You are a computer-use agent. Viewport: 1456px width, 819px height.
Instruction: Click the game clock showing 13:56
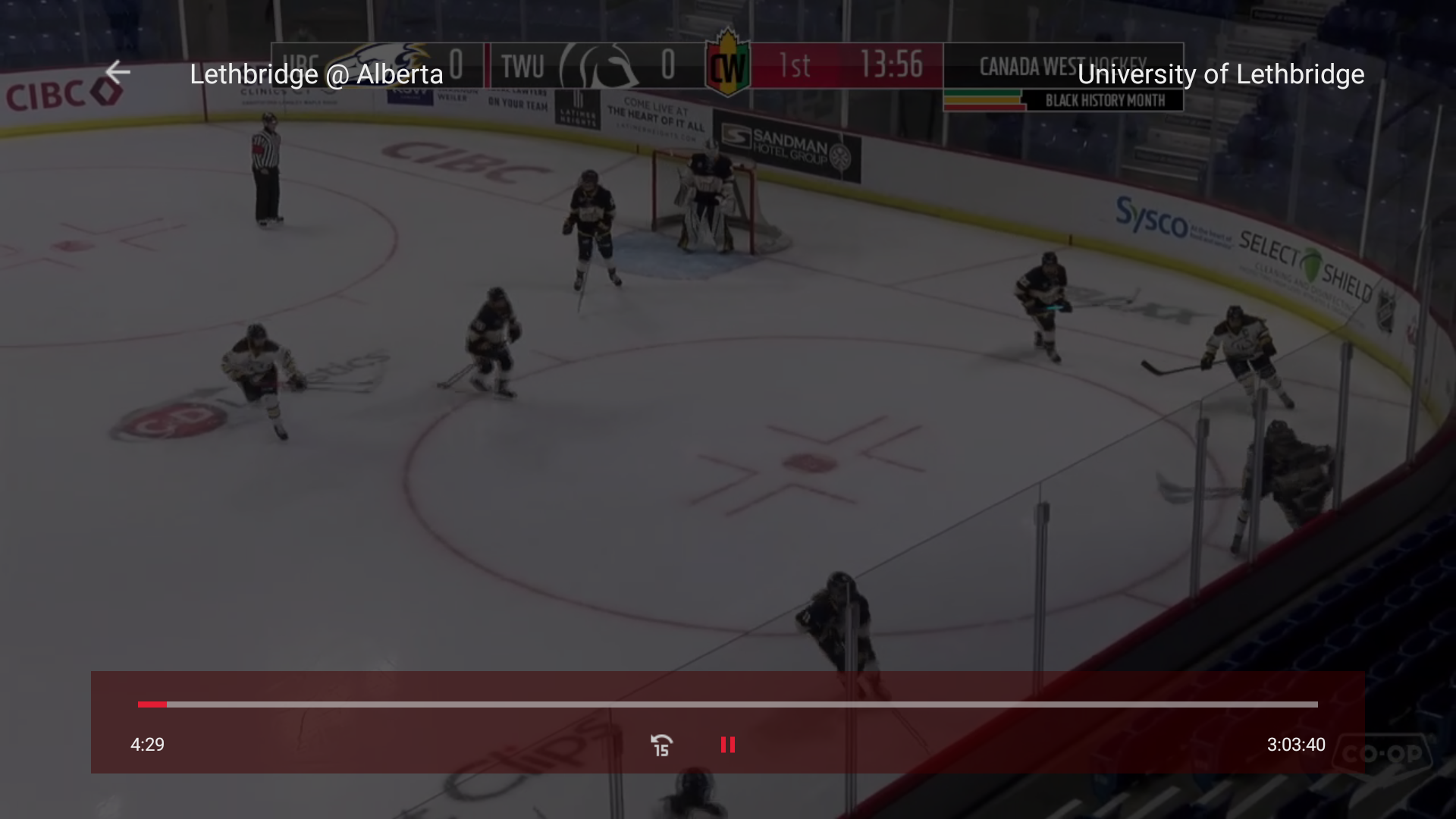tap(892, 64)
